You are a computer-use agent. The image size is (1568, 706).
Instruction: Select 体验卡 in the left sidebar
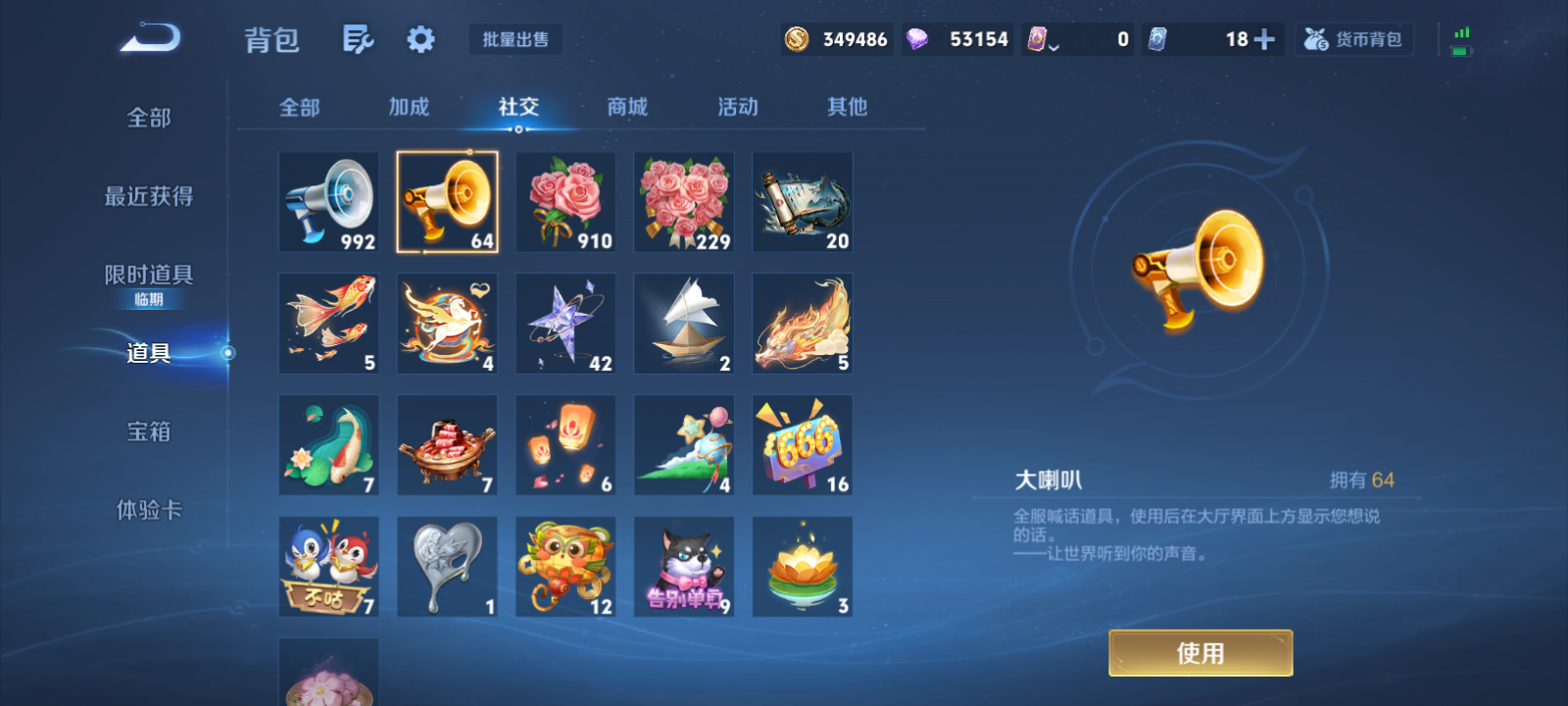pos(147,510)
